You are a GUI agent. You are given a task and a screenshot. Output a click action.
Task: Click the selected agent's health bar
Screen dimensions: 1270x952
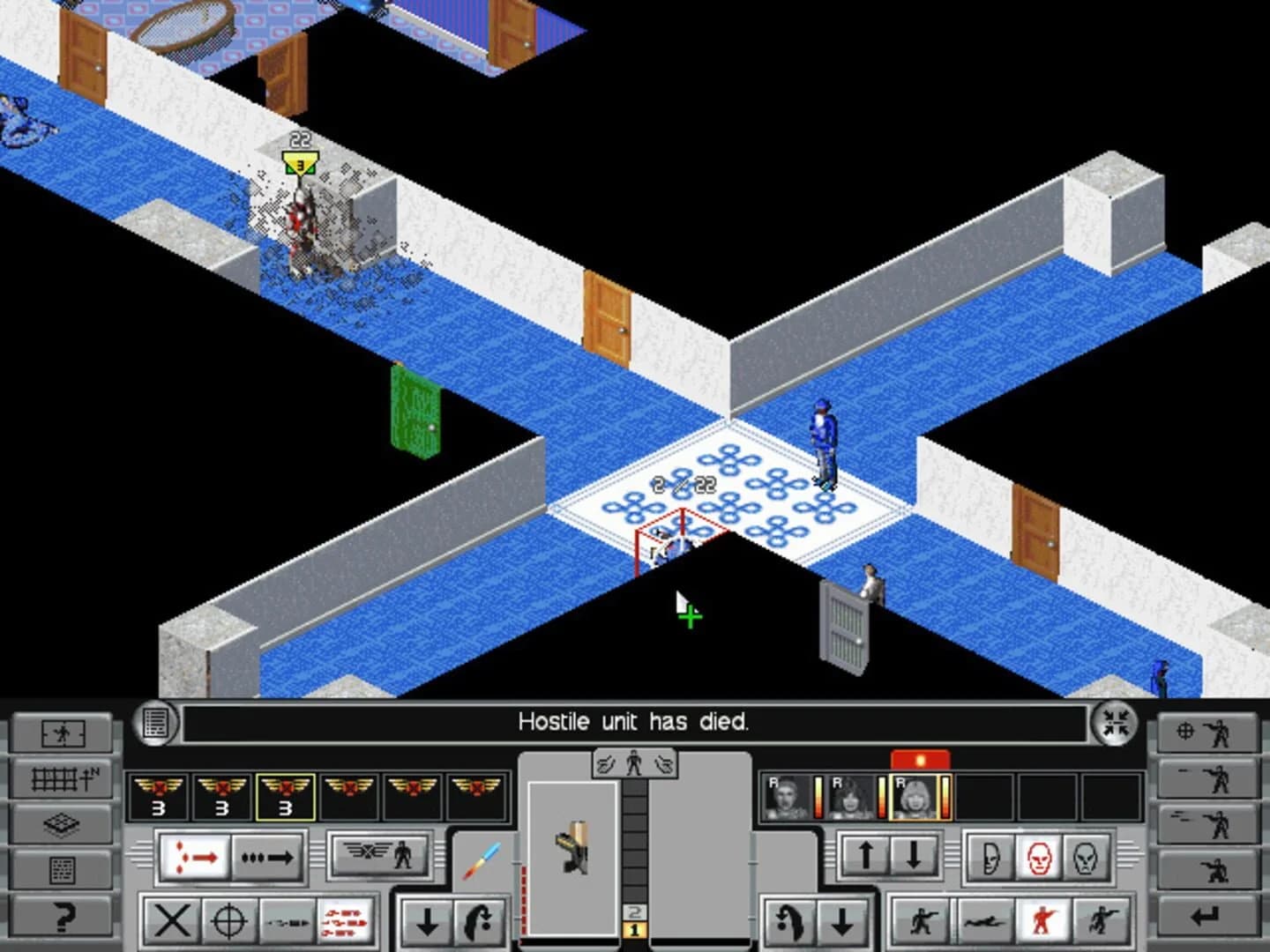[x=945, y=795]
